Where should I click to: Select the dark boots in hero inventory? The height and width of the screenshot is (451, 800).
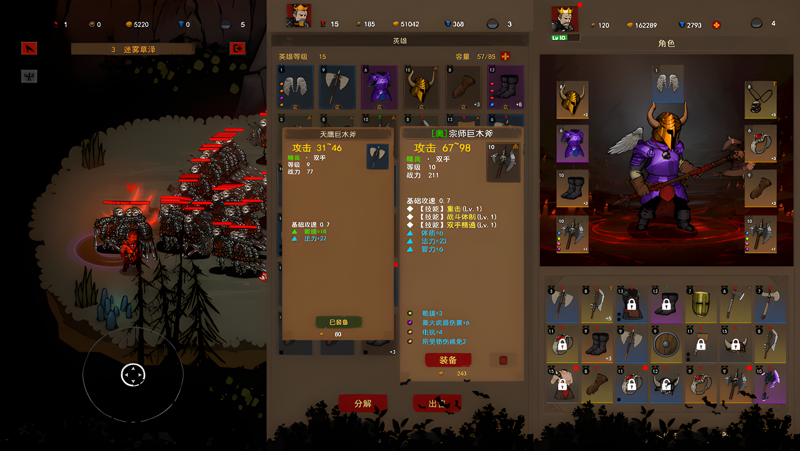pos(505,87)
